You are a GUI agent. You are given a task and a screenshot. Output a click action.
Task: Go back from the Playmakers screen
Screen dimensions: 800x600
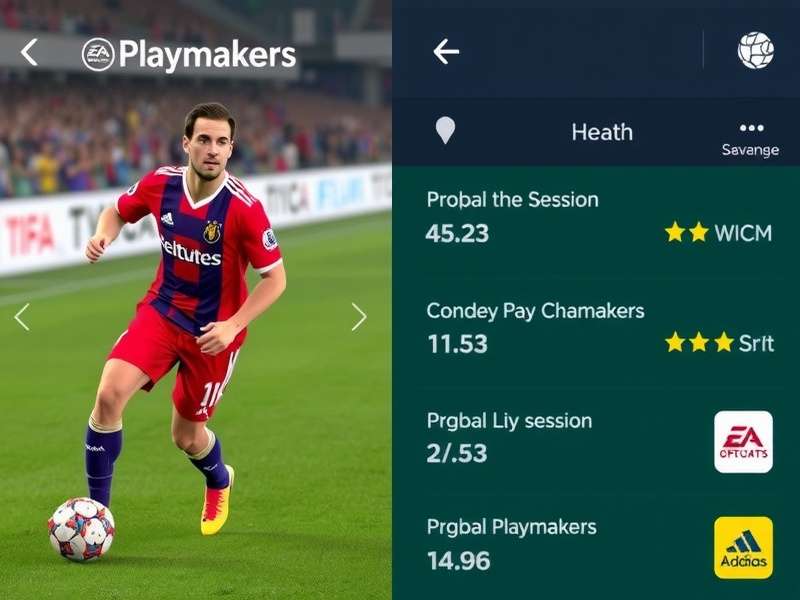(x=29, y=53)
